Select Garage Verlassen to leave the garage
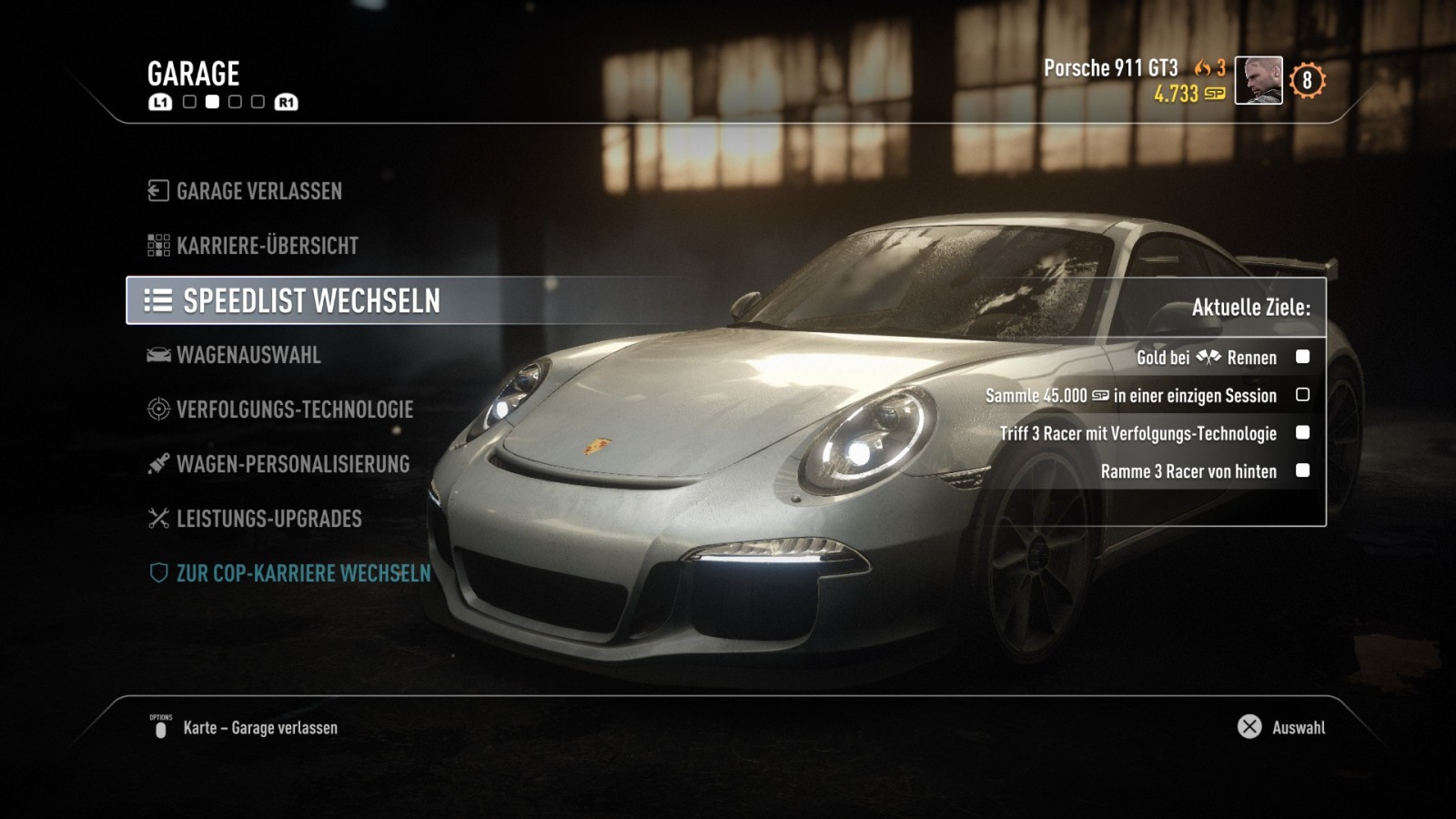 [258, 191]
